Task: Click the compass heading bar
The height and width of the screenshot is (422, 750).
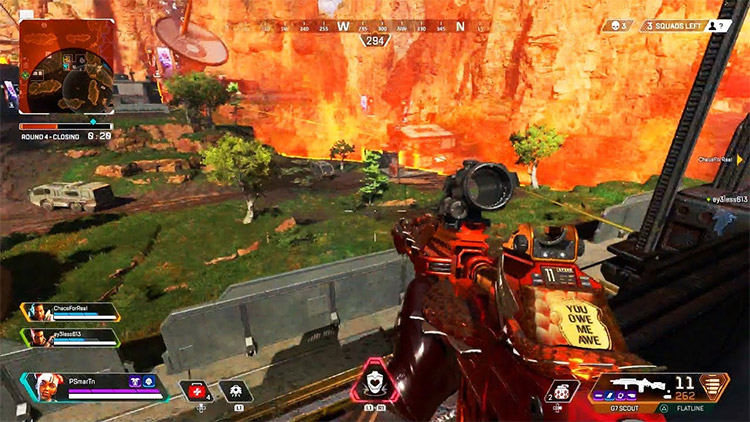Action: [375, 28]
